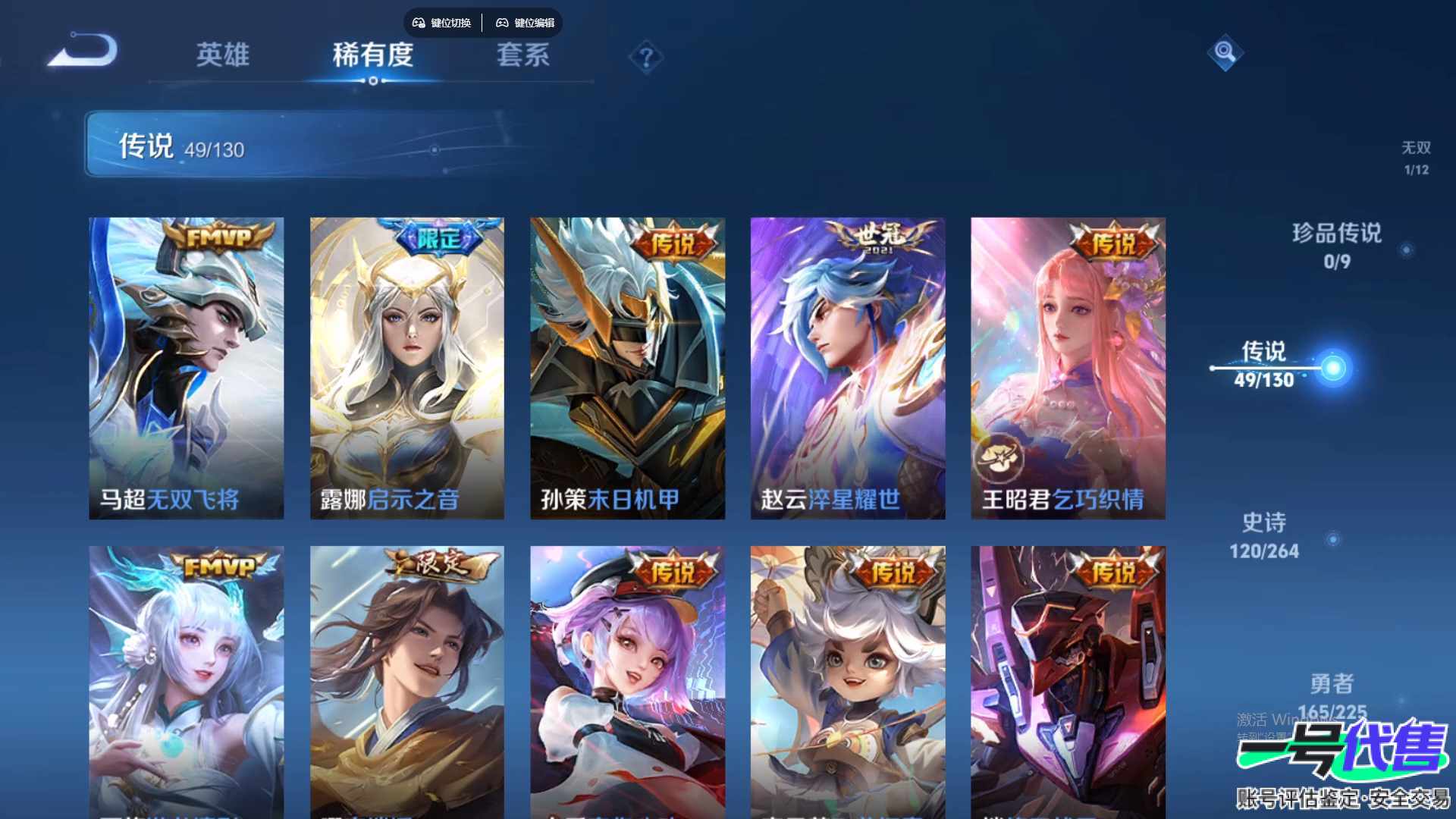Select the 马超 无双飞将 skin card
The image size is (1456, 819).
coord(187,369)
